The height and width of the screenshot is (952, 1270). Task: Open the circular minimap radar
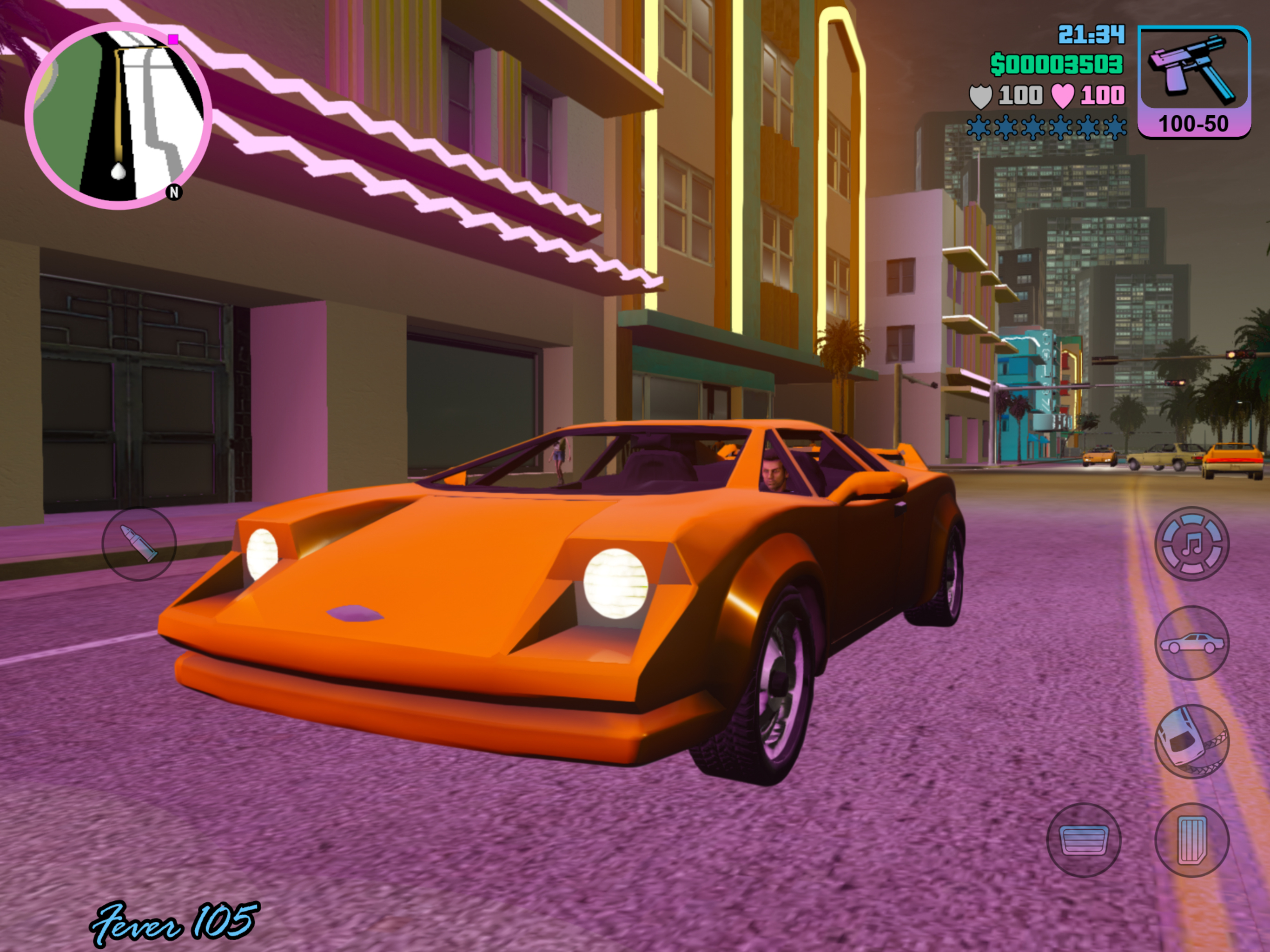click(118, 116)
